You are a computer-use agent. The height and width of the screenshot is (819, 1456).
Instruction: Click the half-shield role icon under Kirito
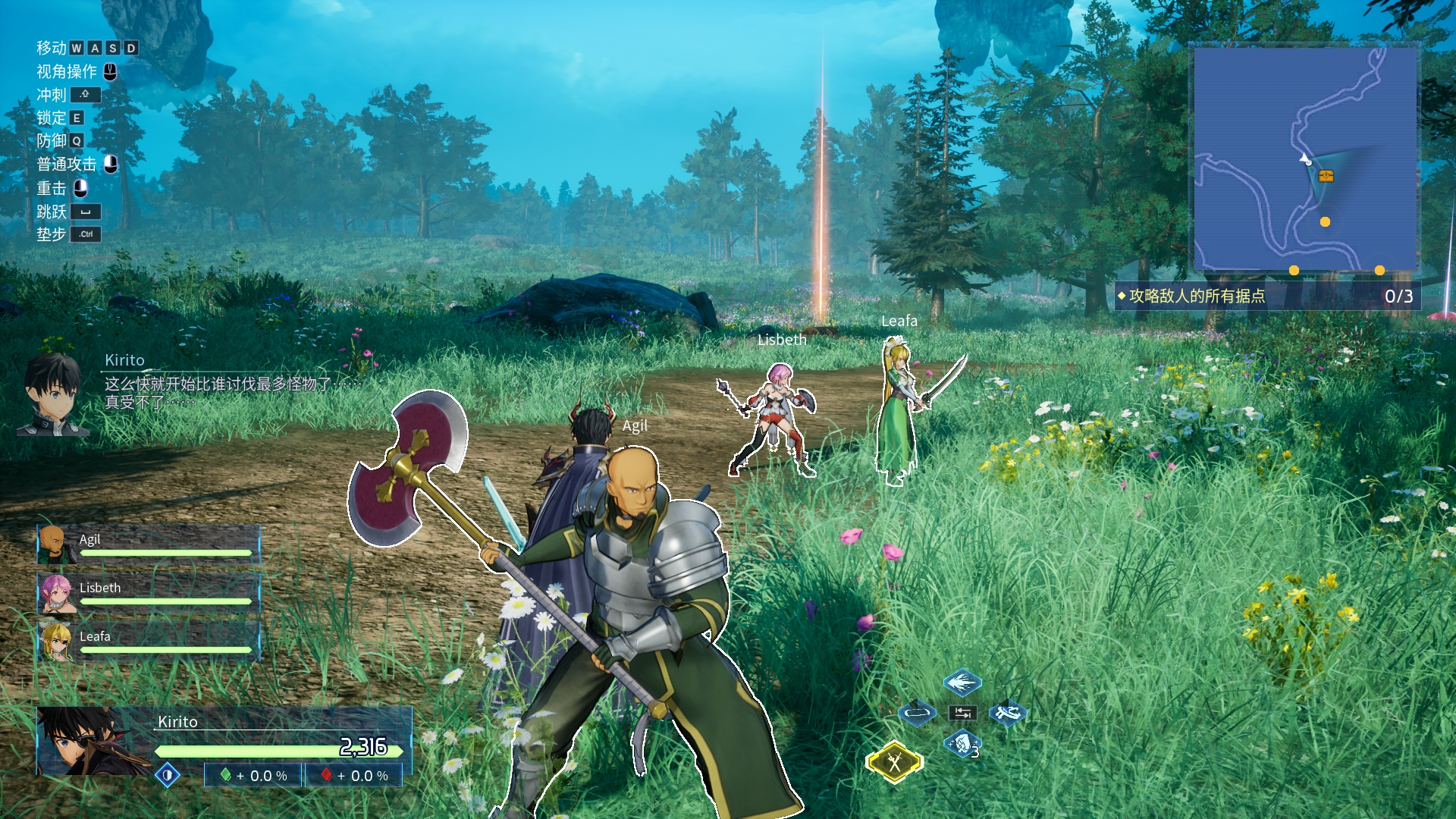(x=168, y=775)
